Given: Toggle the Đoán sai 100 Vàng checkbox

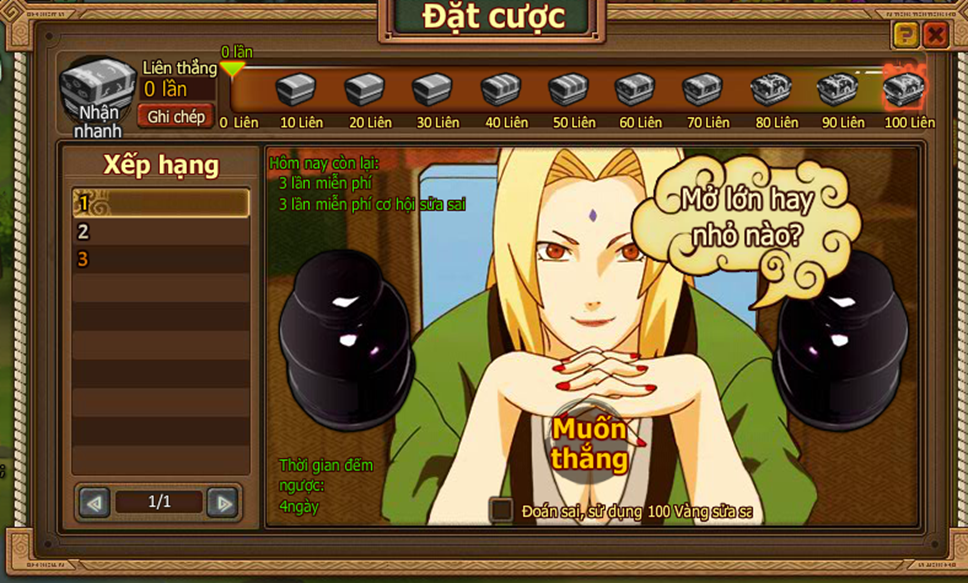Looking at the screenshot, I should tap(502, 511).
